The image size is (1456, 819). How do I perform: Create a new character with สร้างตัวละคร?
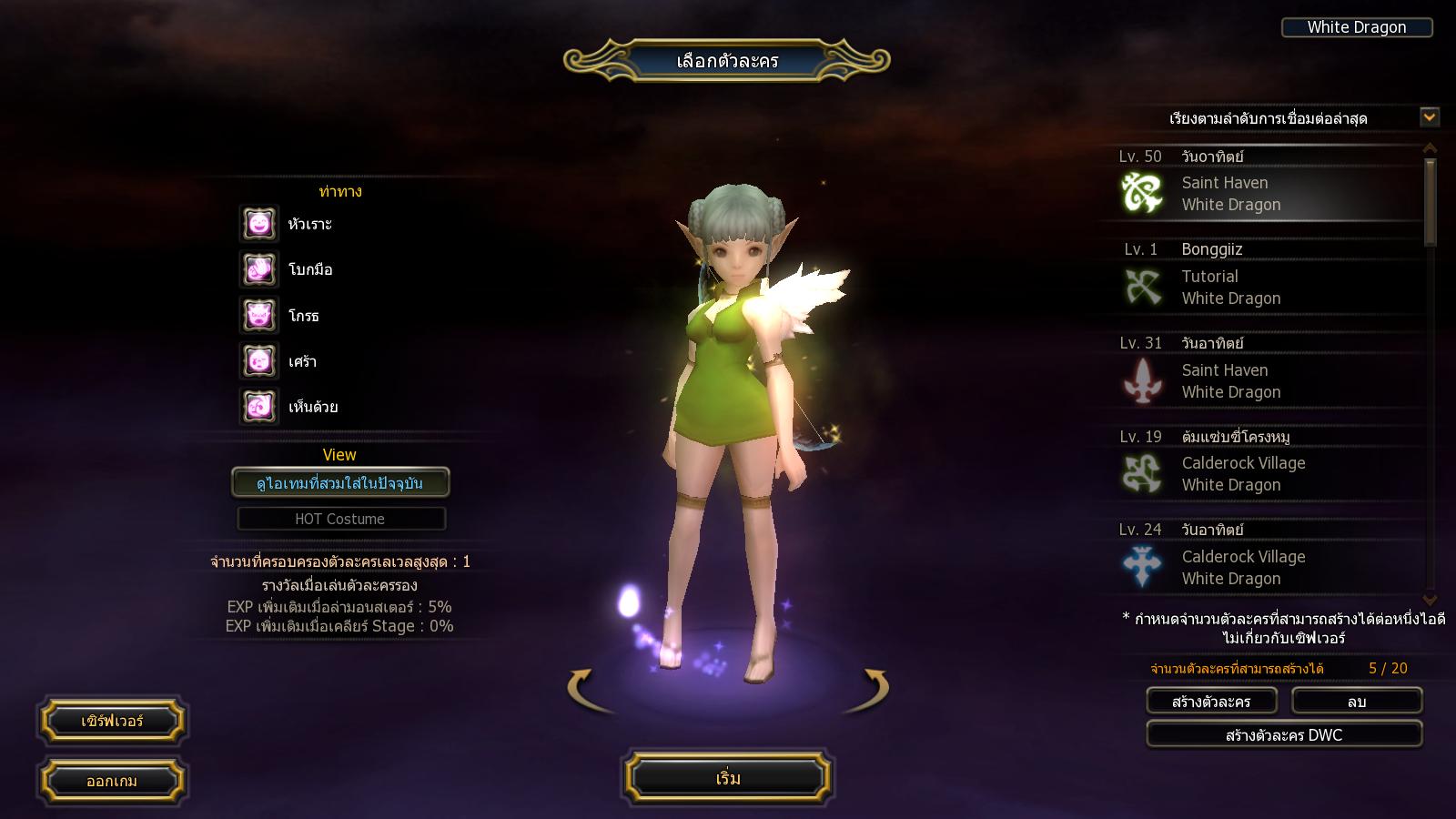point(1211,702)
